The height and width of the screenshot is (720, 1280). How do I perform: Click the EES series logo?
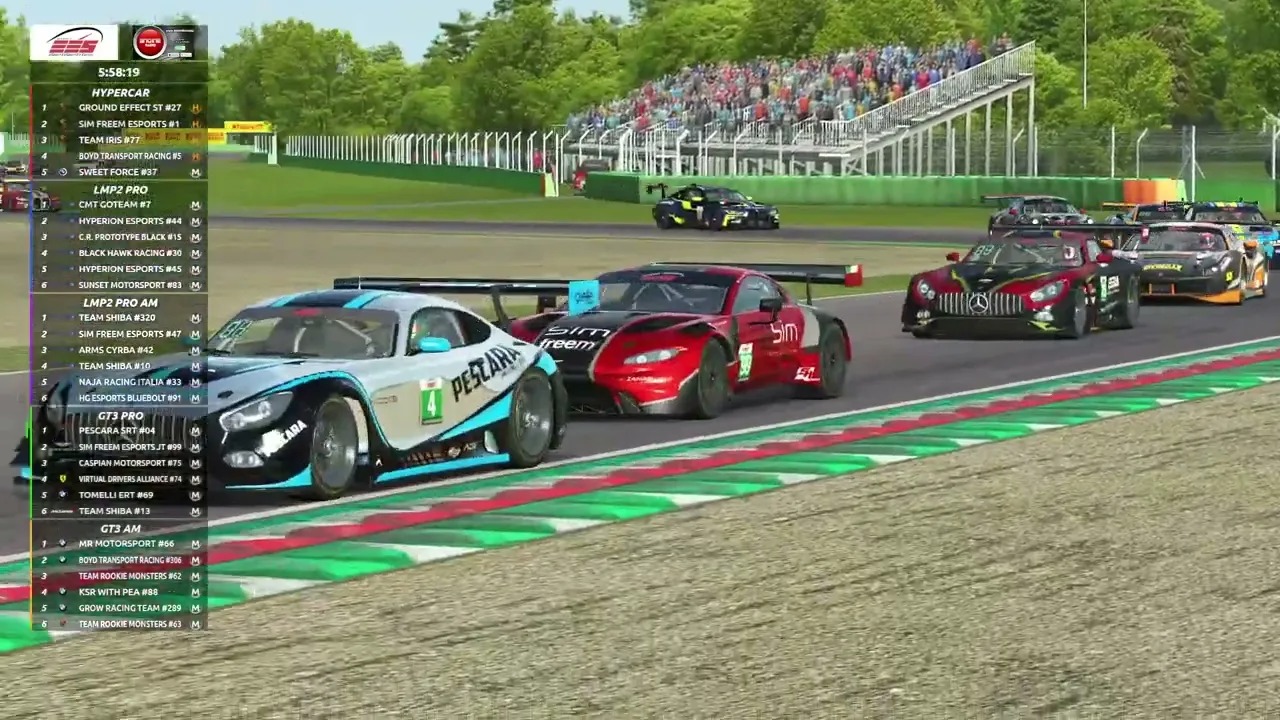tap(74, 43)
